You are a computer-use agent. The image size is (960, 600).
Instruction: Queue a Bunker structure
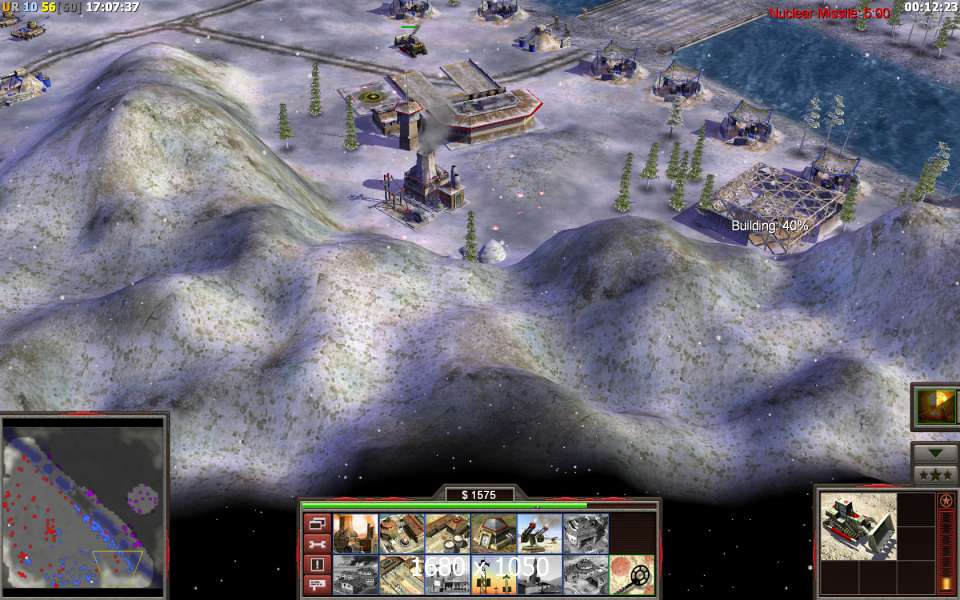(x=493, y=534)
